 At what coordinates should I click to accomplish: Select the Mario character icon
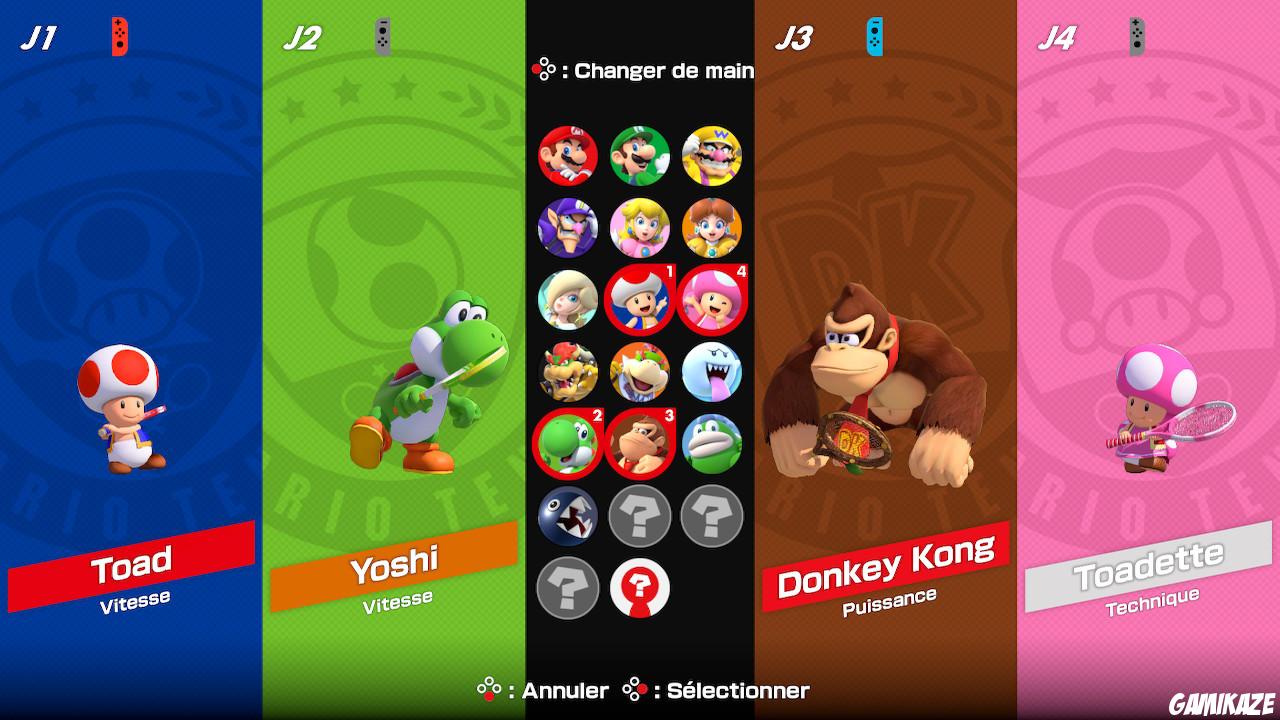point(568,156)
